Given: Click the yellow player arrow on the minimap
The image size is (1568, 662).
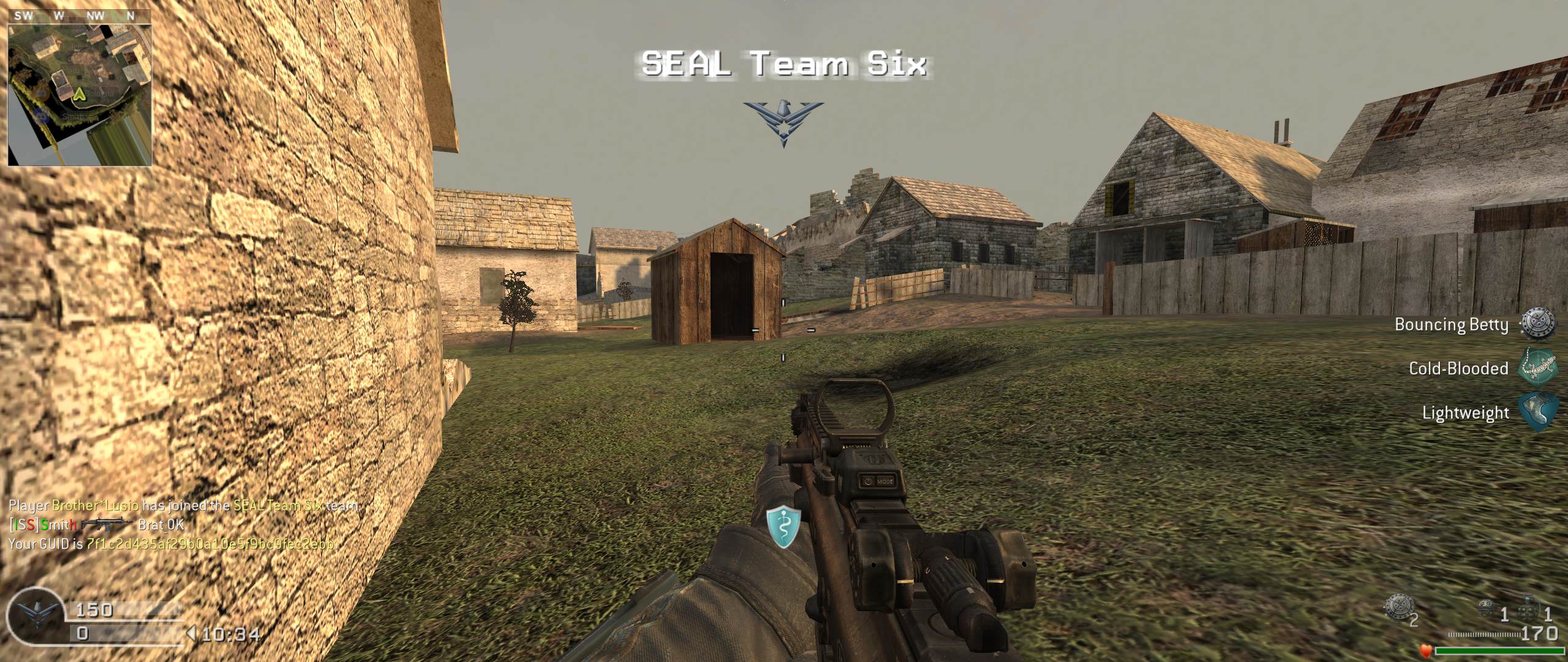Looking at the screenshot, I should [x=79, y=94].
